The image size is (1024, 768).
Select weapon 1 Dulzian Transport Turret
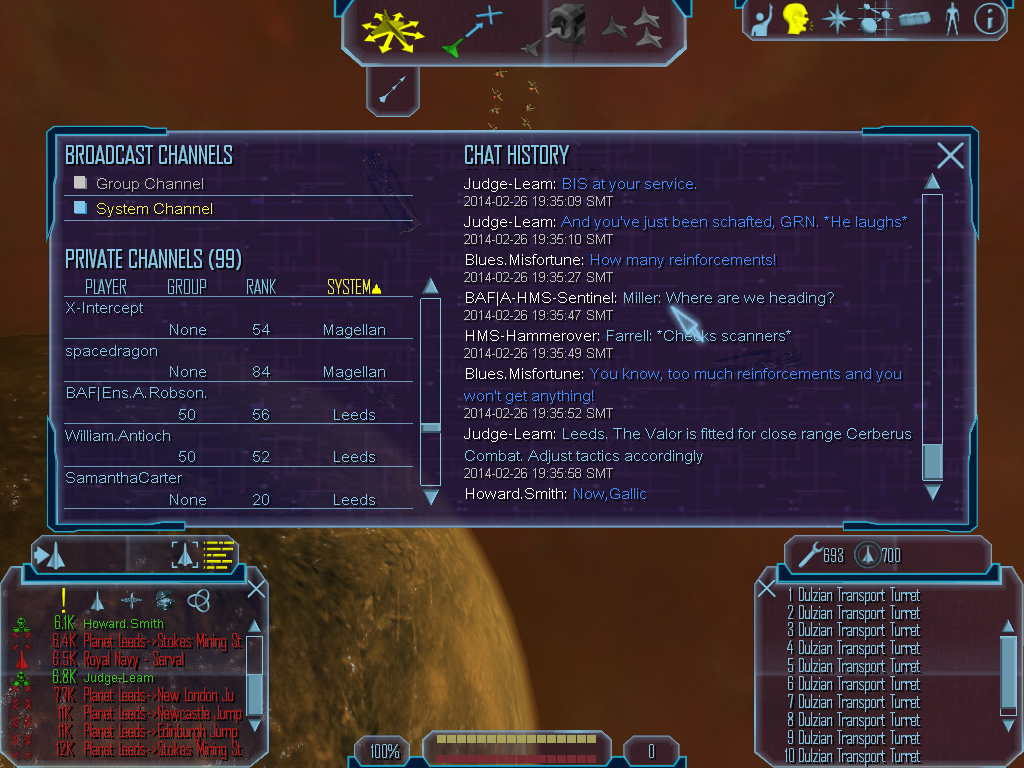pos(853,595)
